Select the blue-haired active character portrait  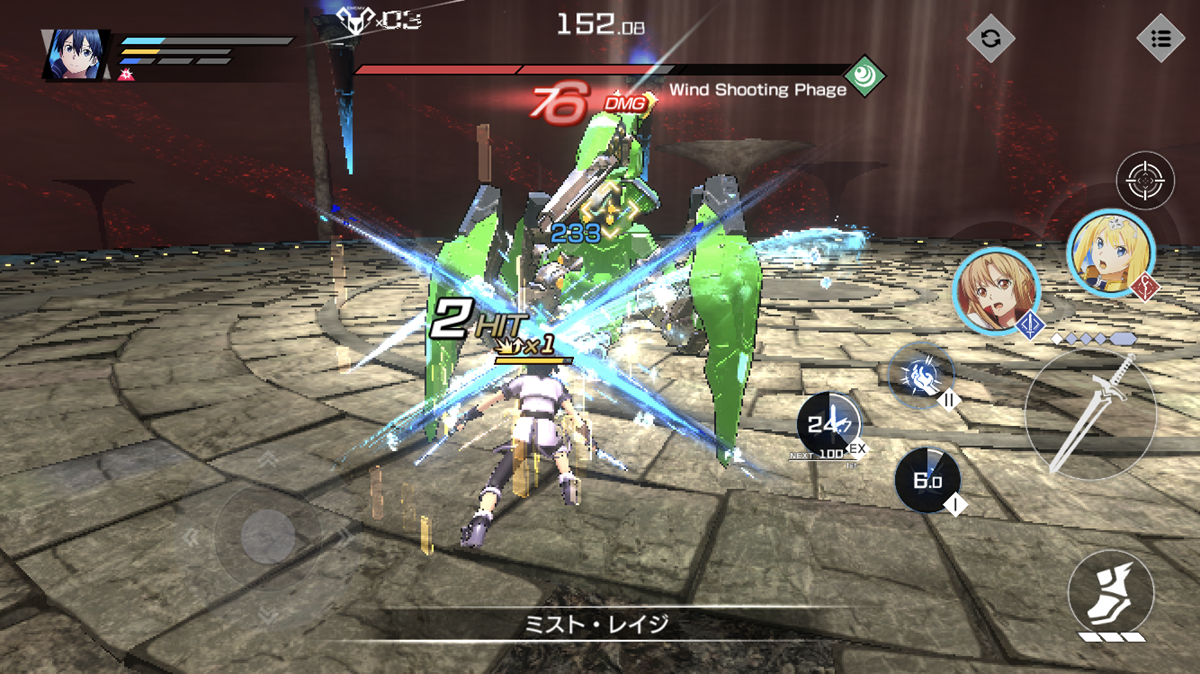76,54
